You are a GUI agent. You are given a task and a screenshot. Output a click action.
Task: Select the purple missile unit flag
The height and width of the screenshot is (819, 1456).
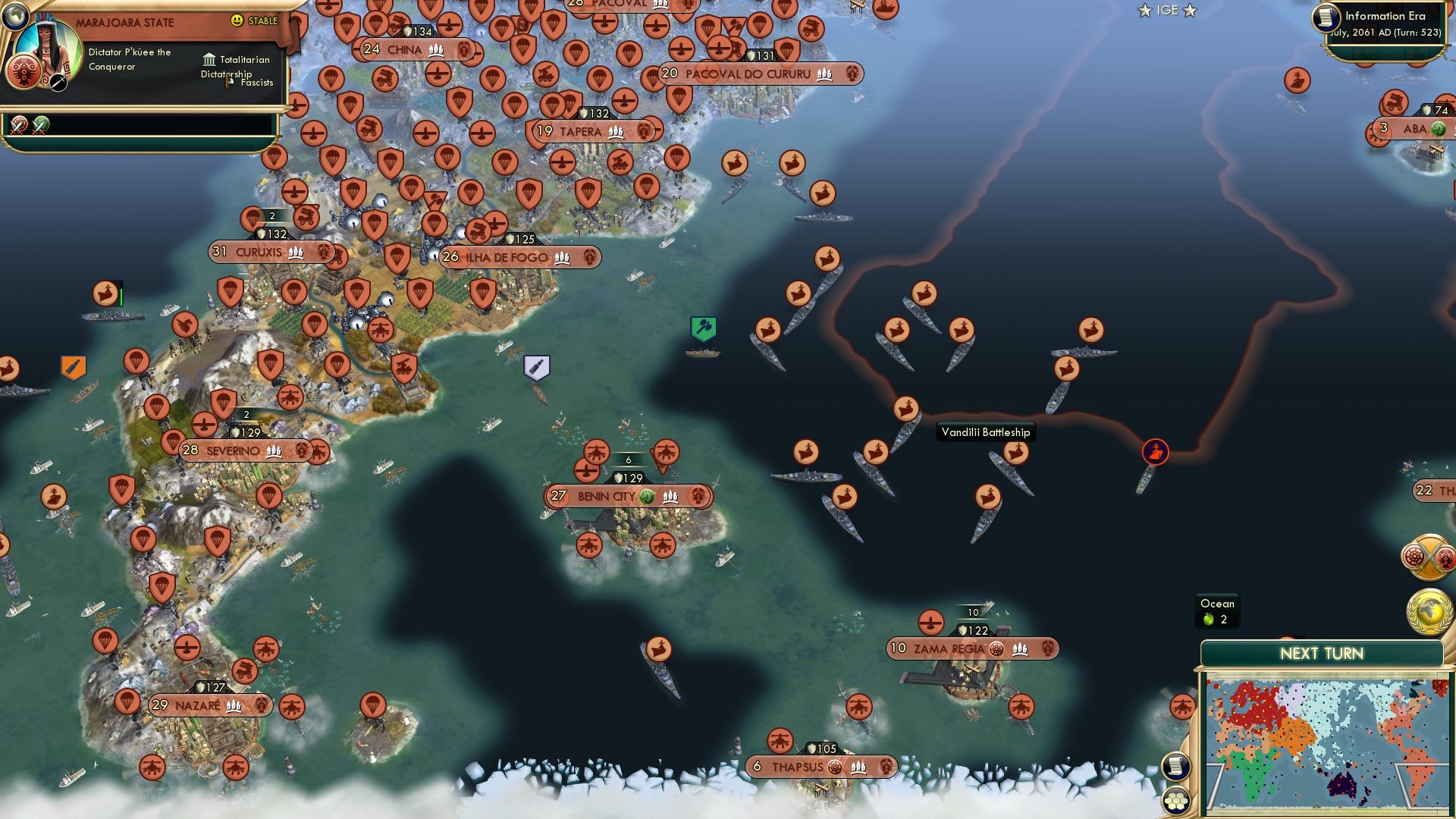pyautogui.click(x=536, y=367)
